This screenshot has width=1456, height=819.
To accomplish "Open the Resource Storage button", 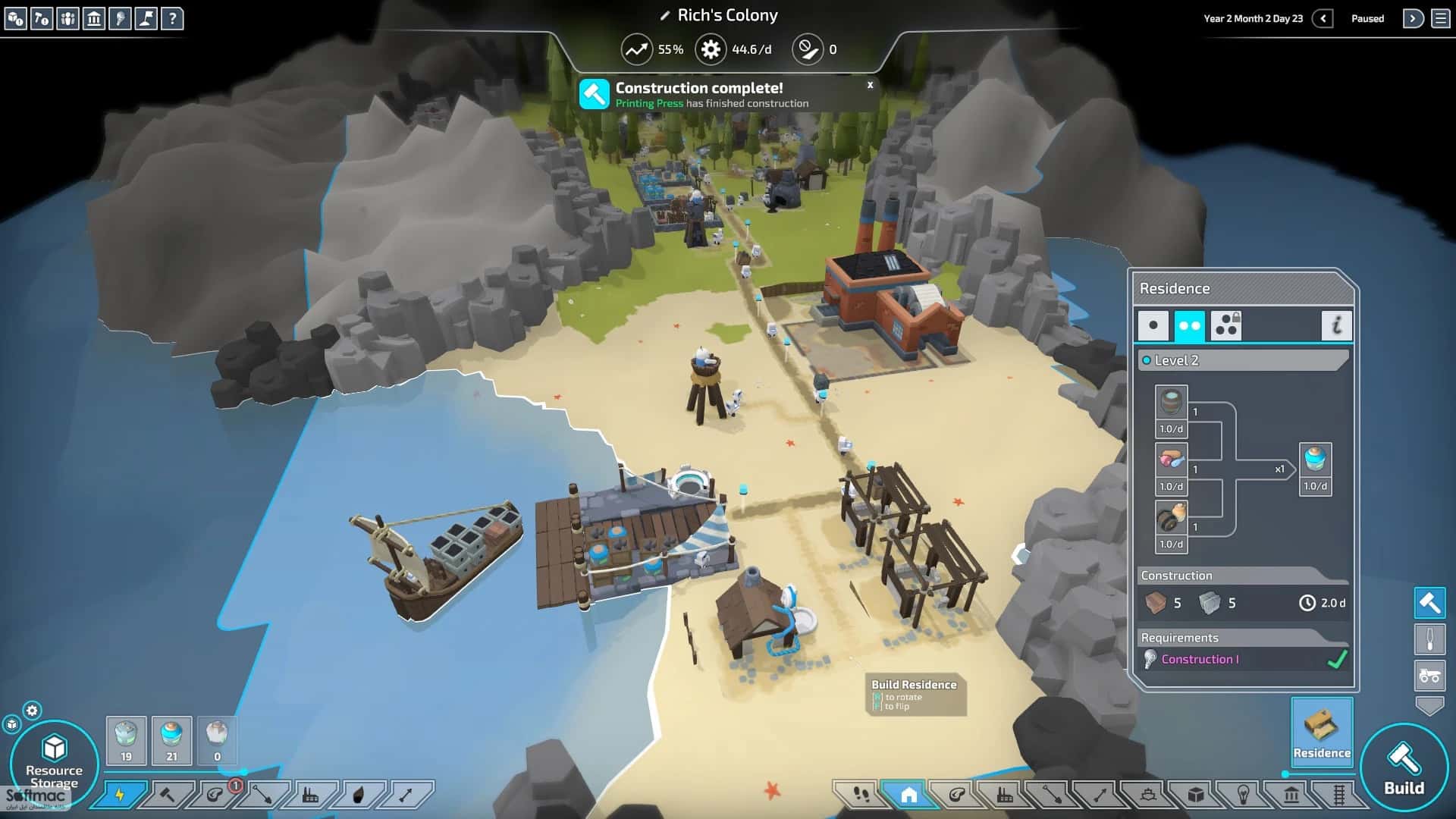I will point(54,762).
